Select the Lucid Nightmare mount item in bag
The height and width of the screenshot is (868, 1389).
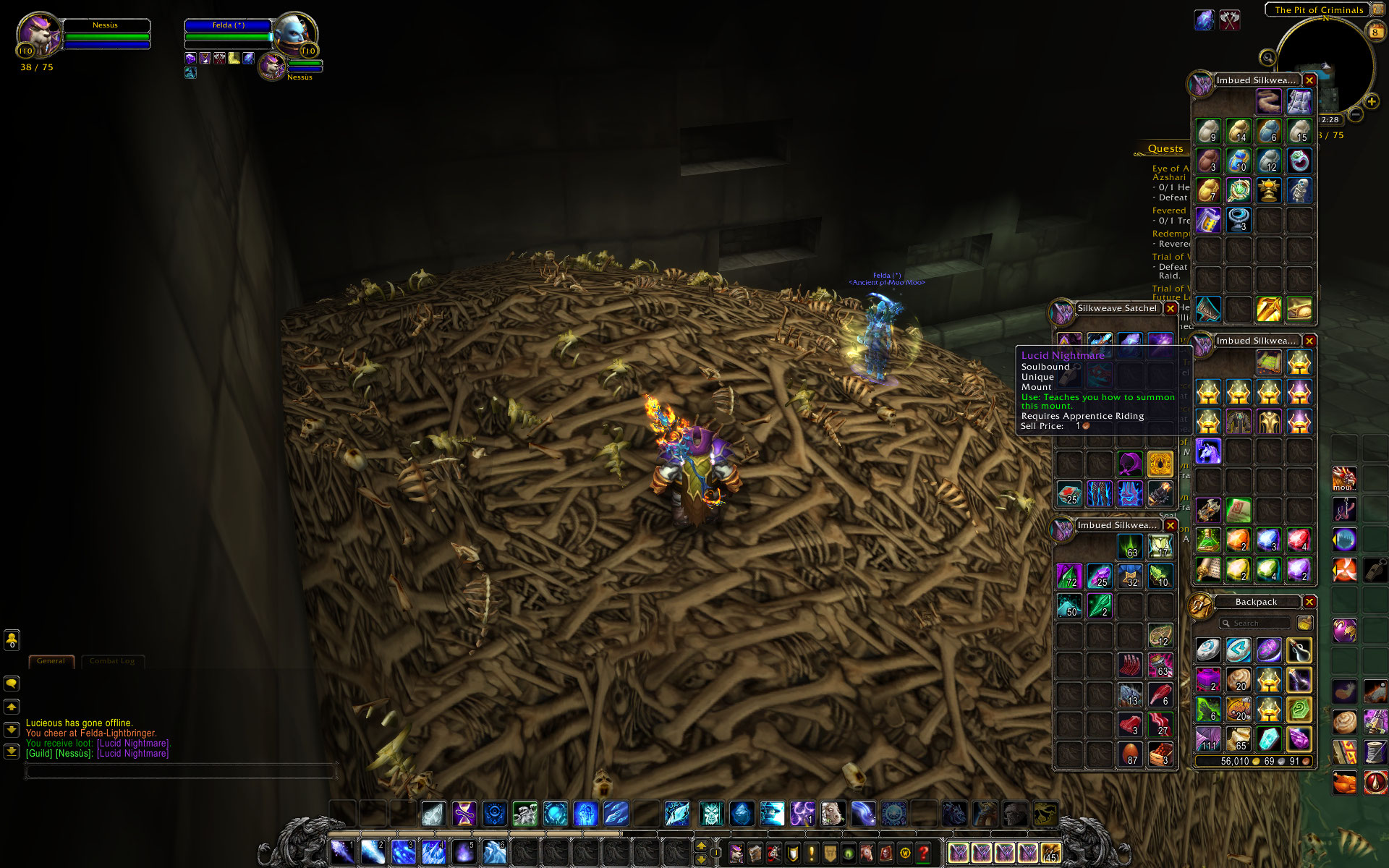[x=1207, y=451]
